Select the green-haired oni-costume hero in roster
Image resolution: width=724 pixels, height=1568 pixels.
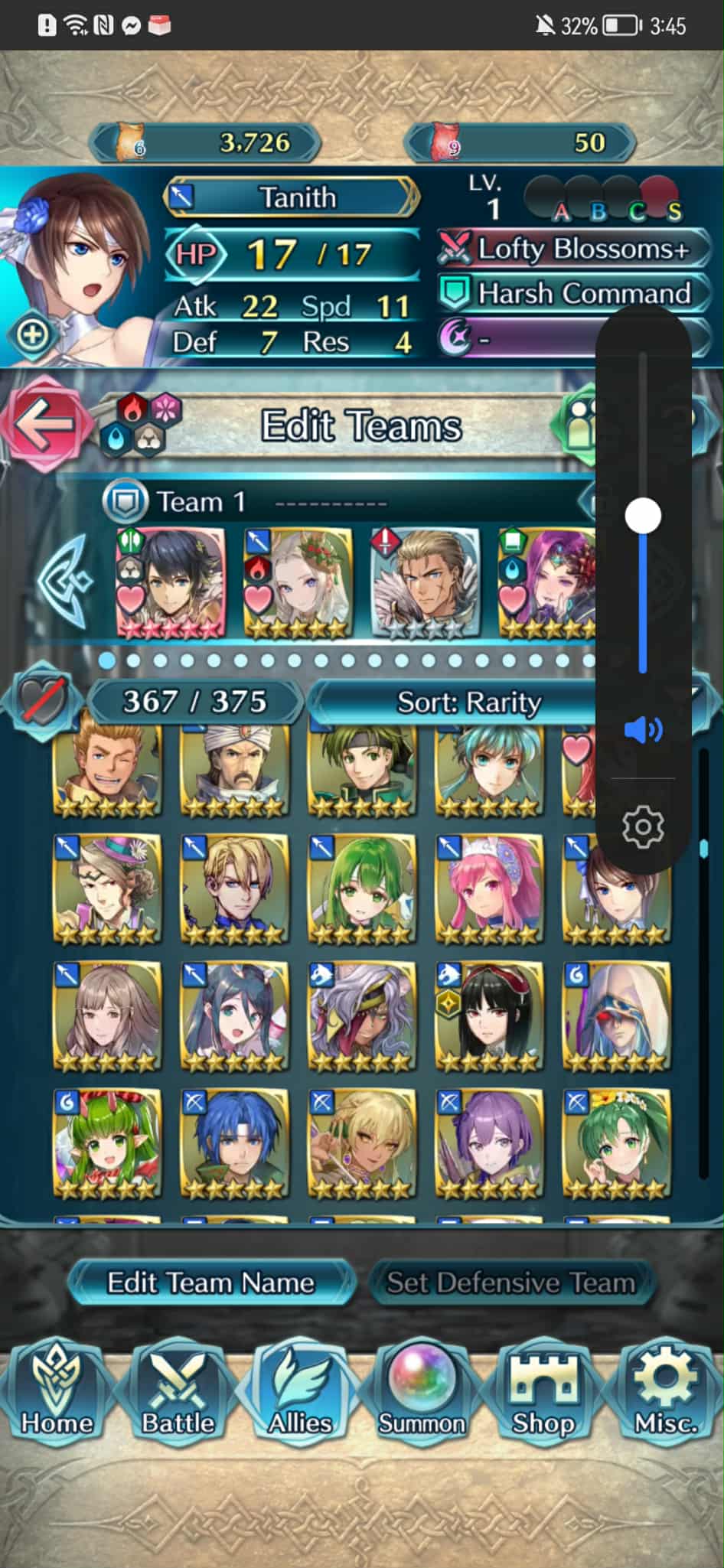107,1143
